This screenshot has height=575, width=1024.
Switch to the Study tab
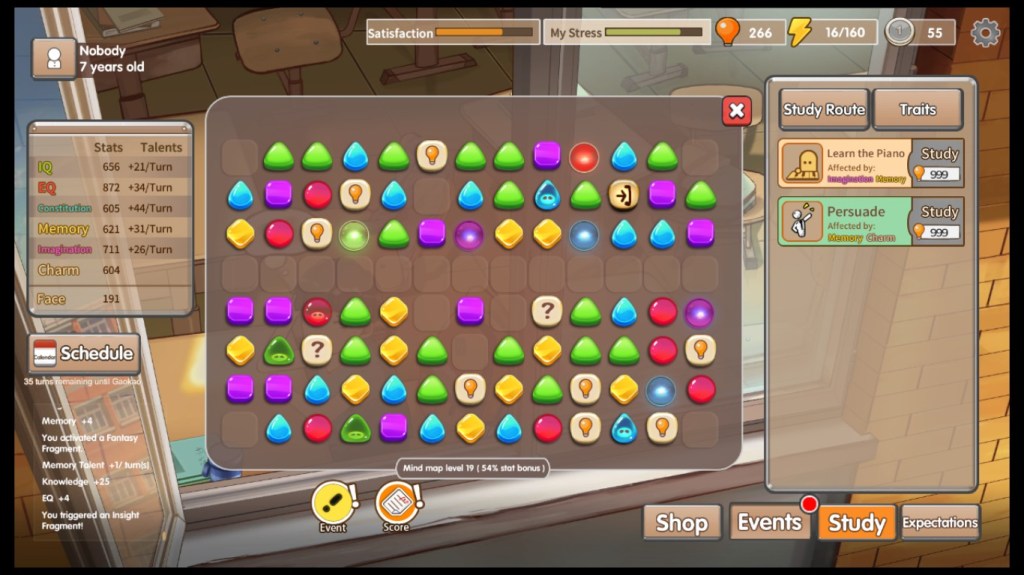[857, 523]
